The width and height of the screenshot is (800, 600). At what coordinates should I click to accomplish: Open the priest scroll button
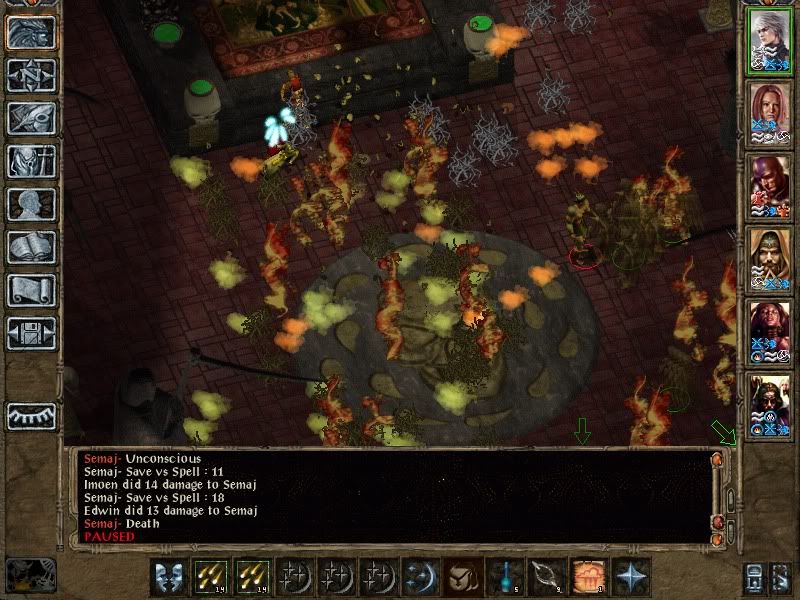(31, 291)
